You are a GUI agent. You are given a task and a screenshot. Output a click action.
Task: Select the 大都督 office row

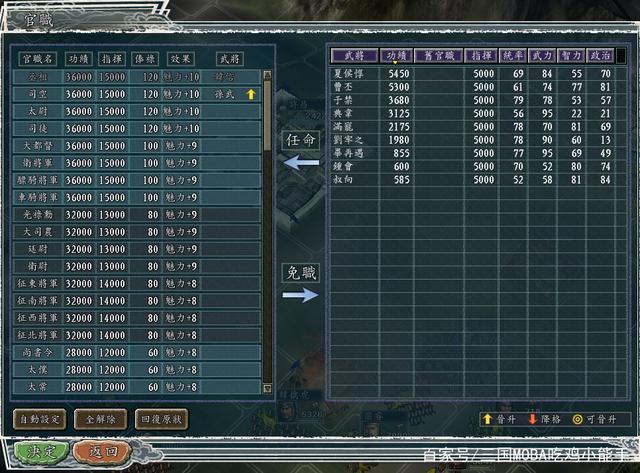click(38, 146)
